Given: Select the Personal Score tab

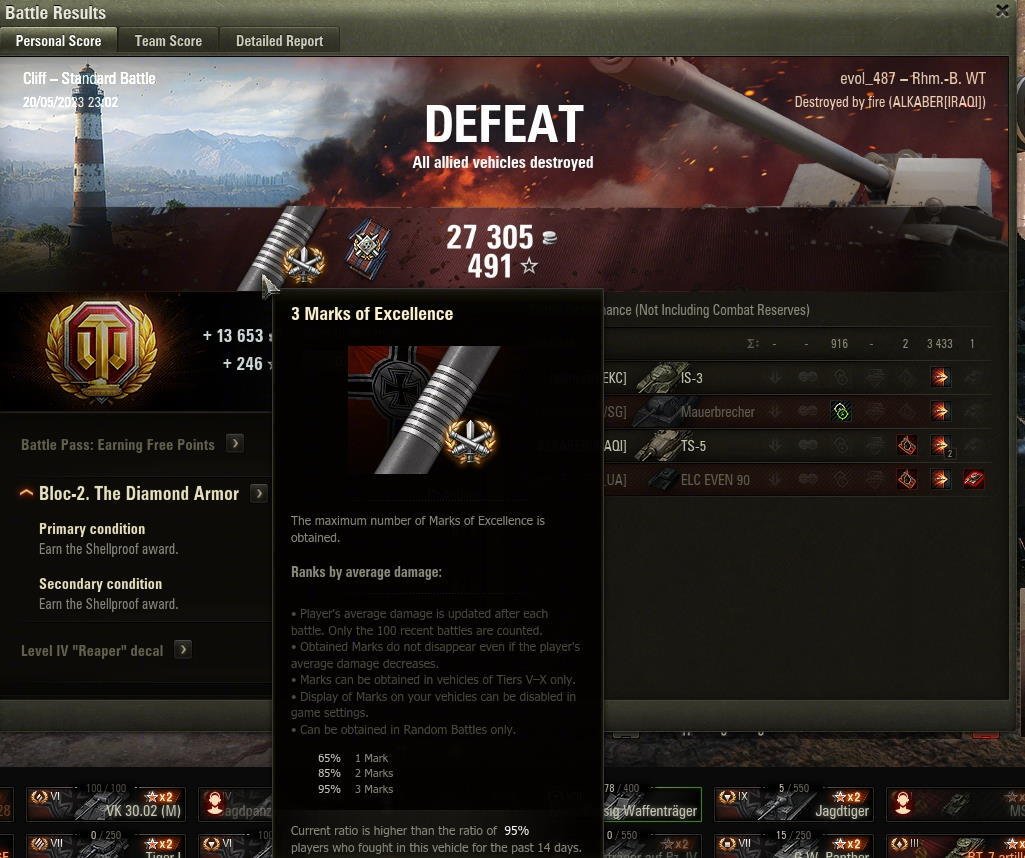Looking at the screenshot, I should click(x=58, y=41).
